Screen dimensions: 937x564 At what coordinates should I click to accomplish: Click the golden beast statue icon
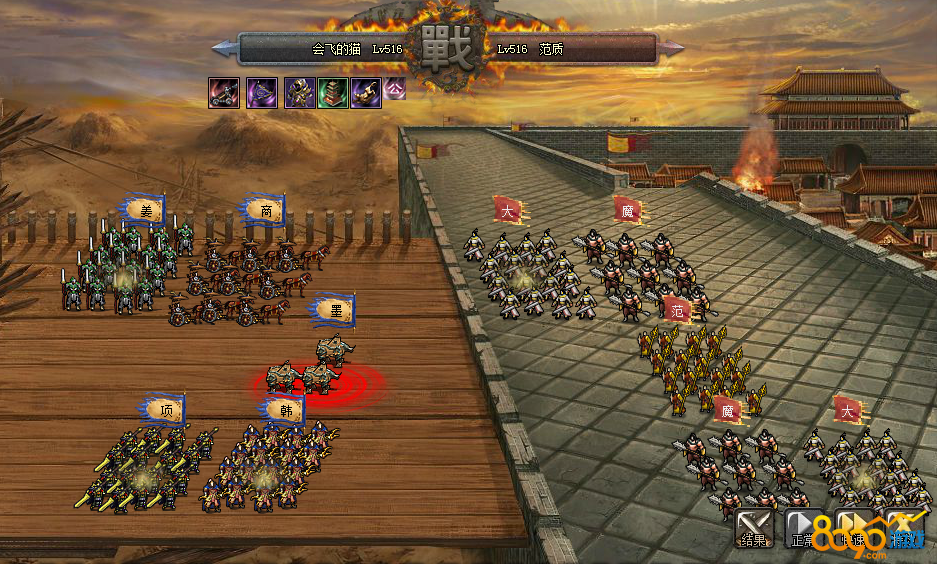[366, 93]
